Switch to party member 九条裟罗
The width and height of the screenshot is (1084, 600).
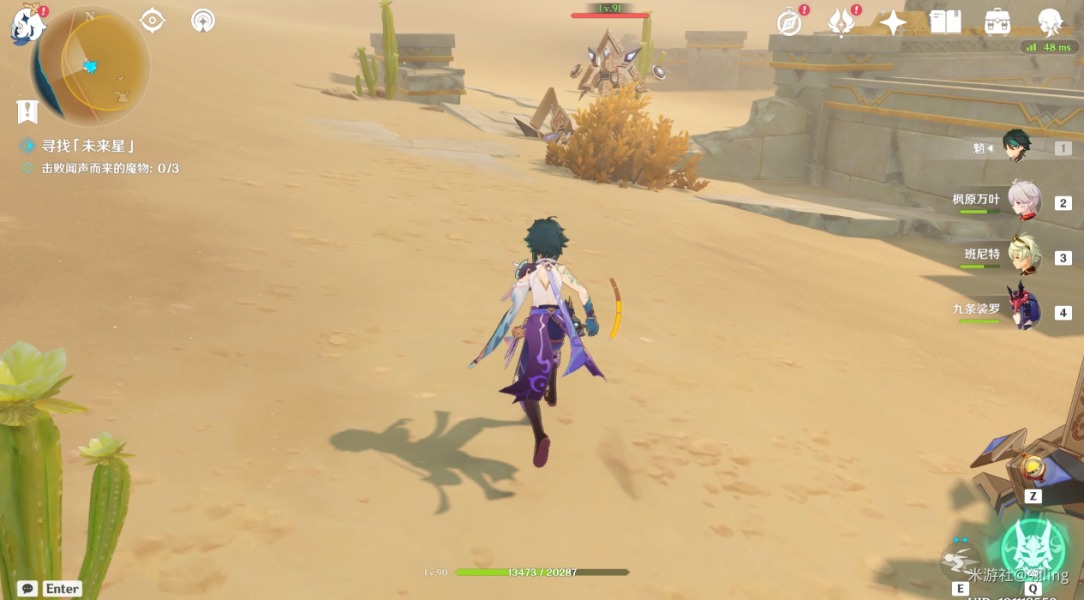tap(1023, 308)
